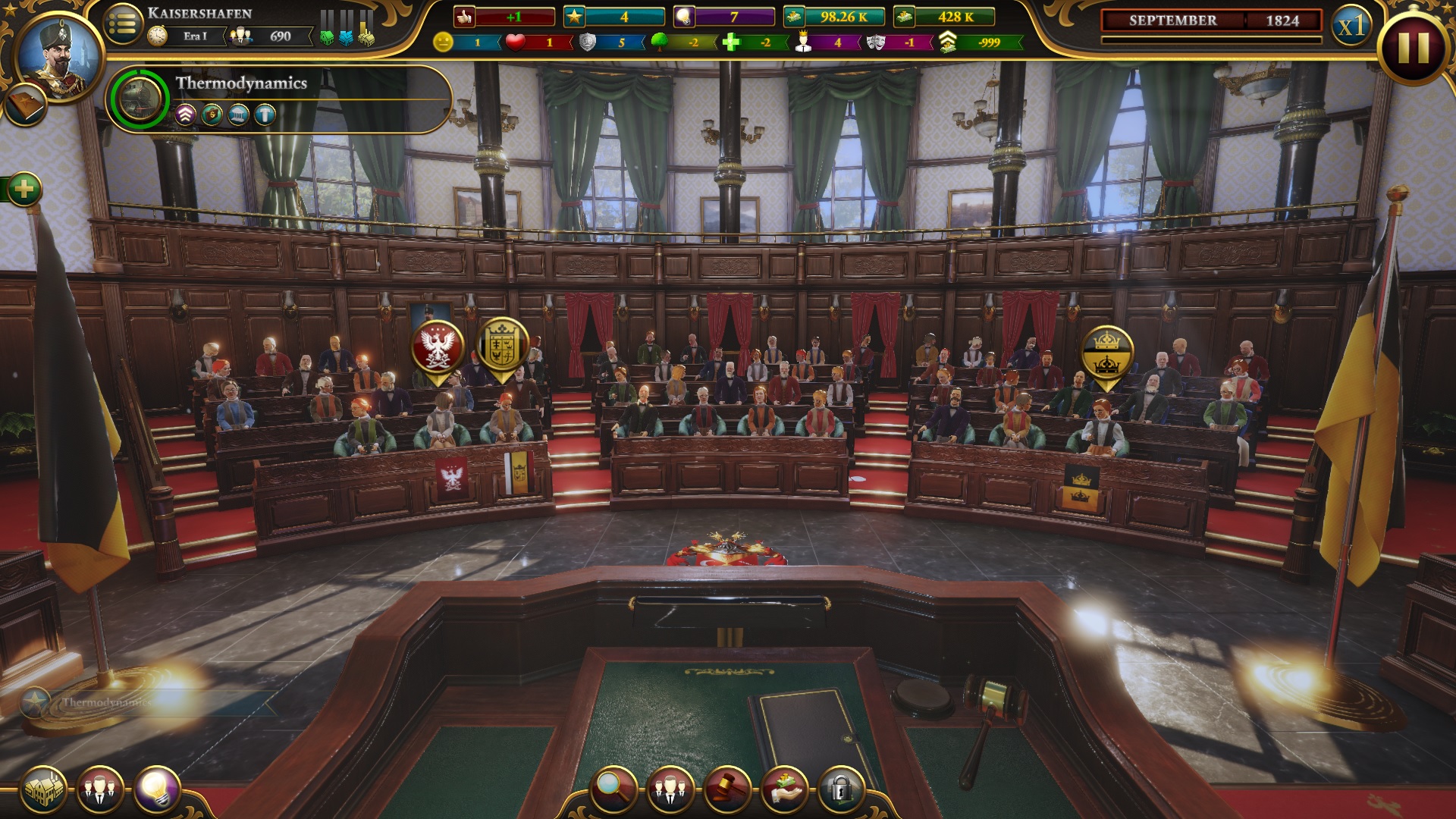
Task: Click the blue bank building research icon
Action: tap(238, 115)
